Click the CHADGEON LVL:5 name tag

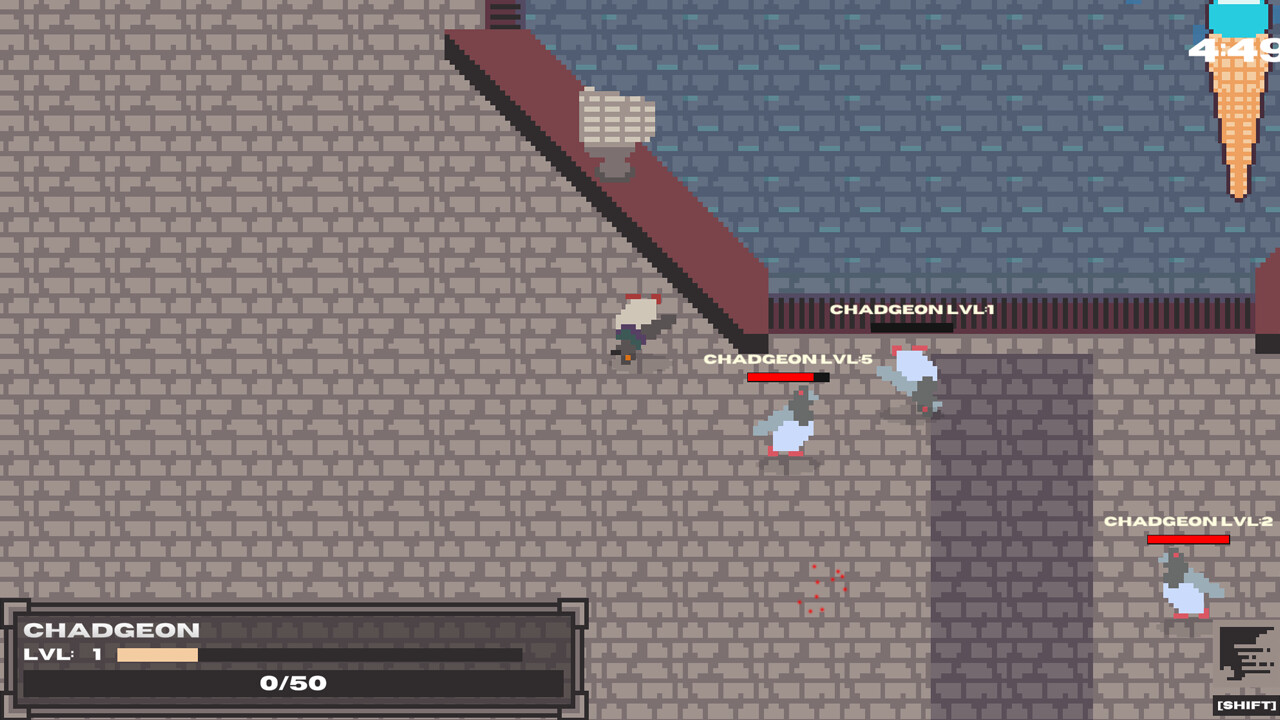tap(786, 357)
